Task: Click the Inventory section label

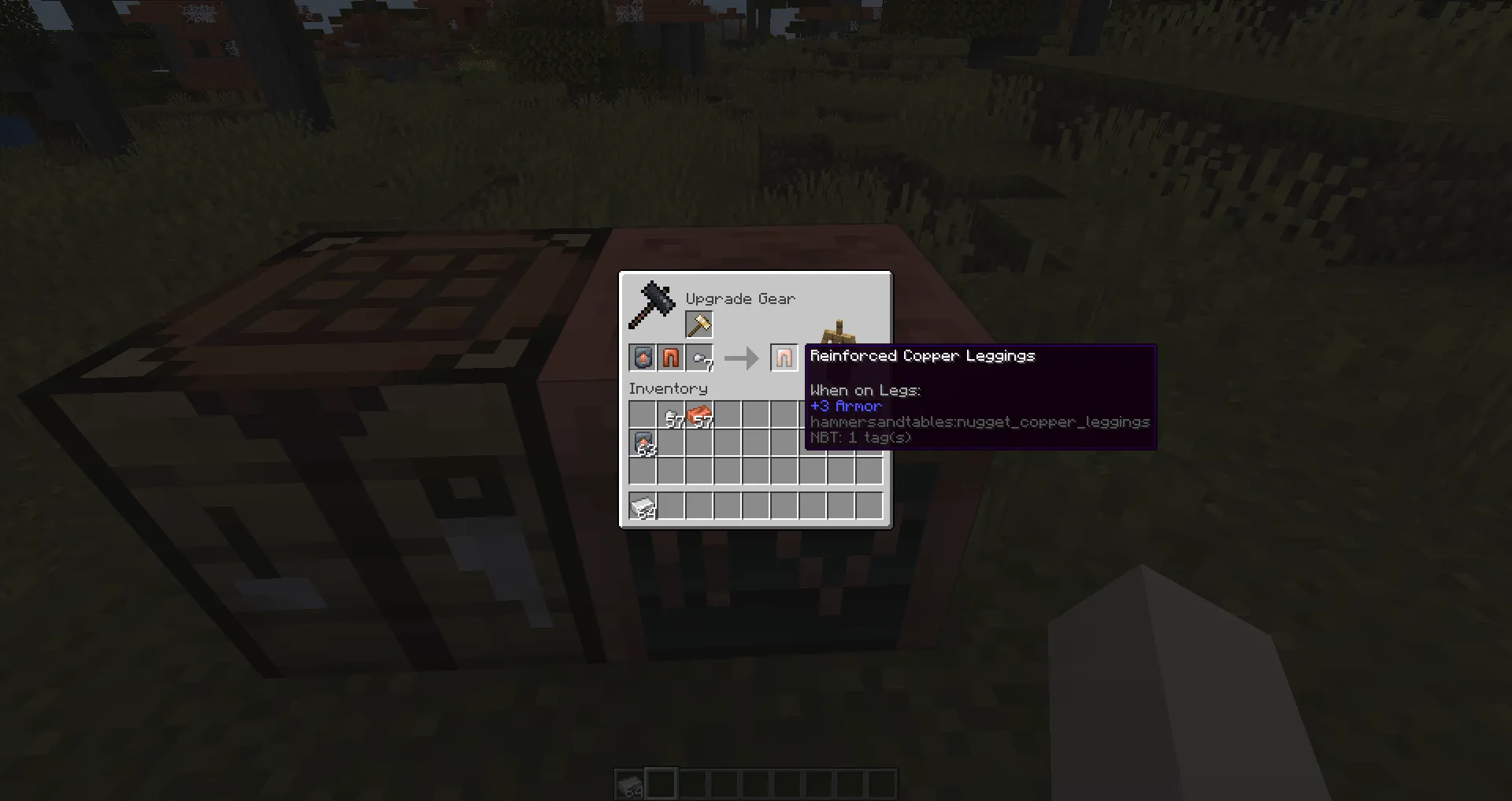Action: pos(668,388)
